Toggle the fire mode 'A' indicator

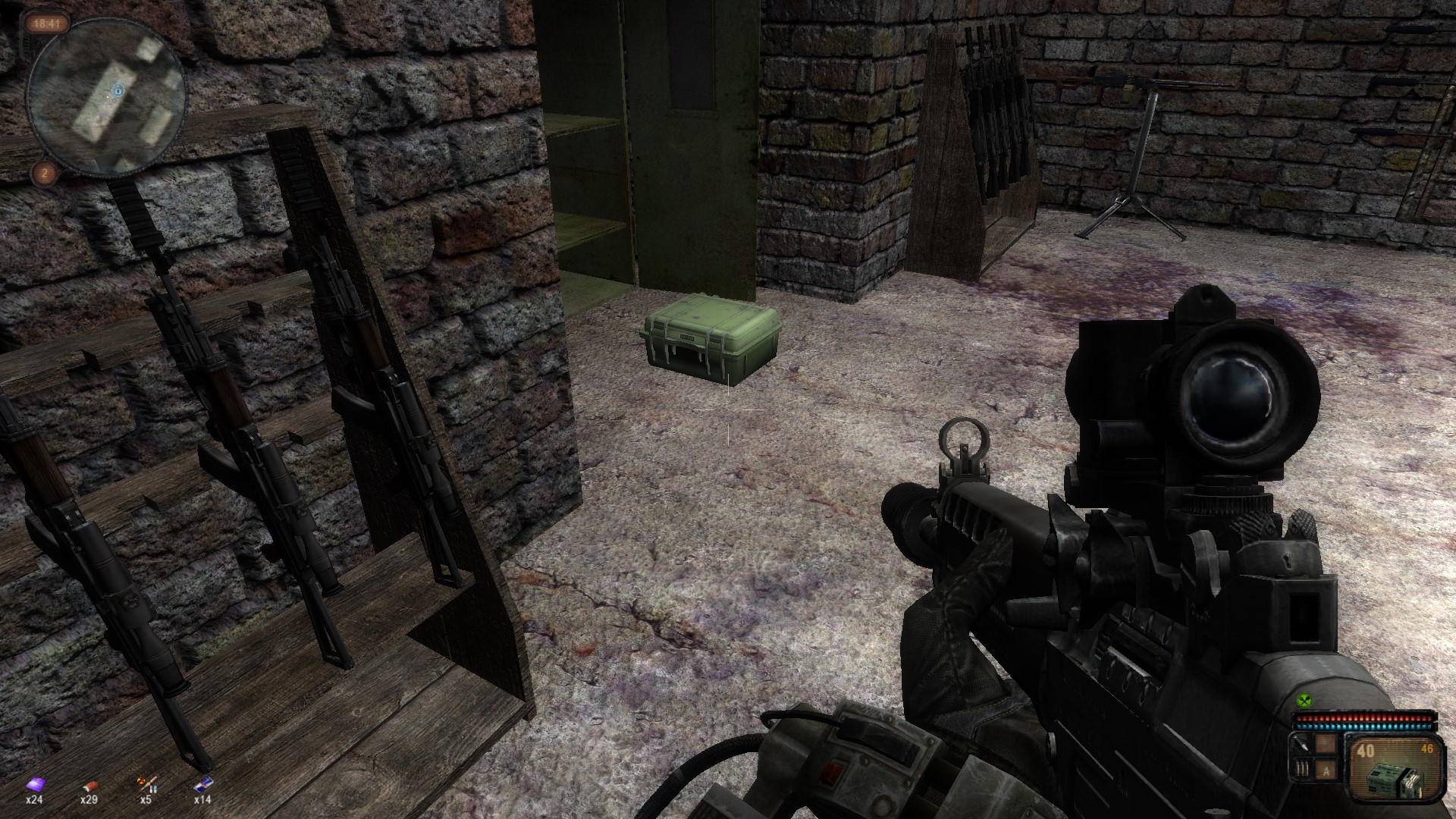pyautogui.click(x=1326, y=770)
